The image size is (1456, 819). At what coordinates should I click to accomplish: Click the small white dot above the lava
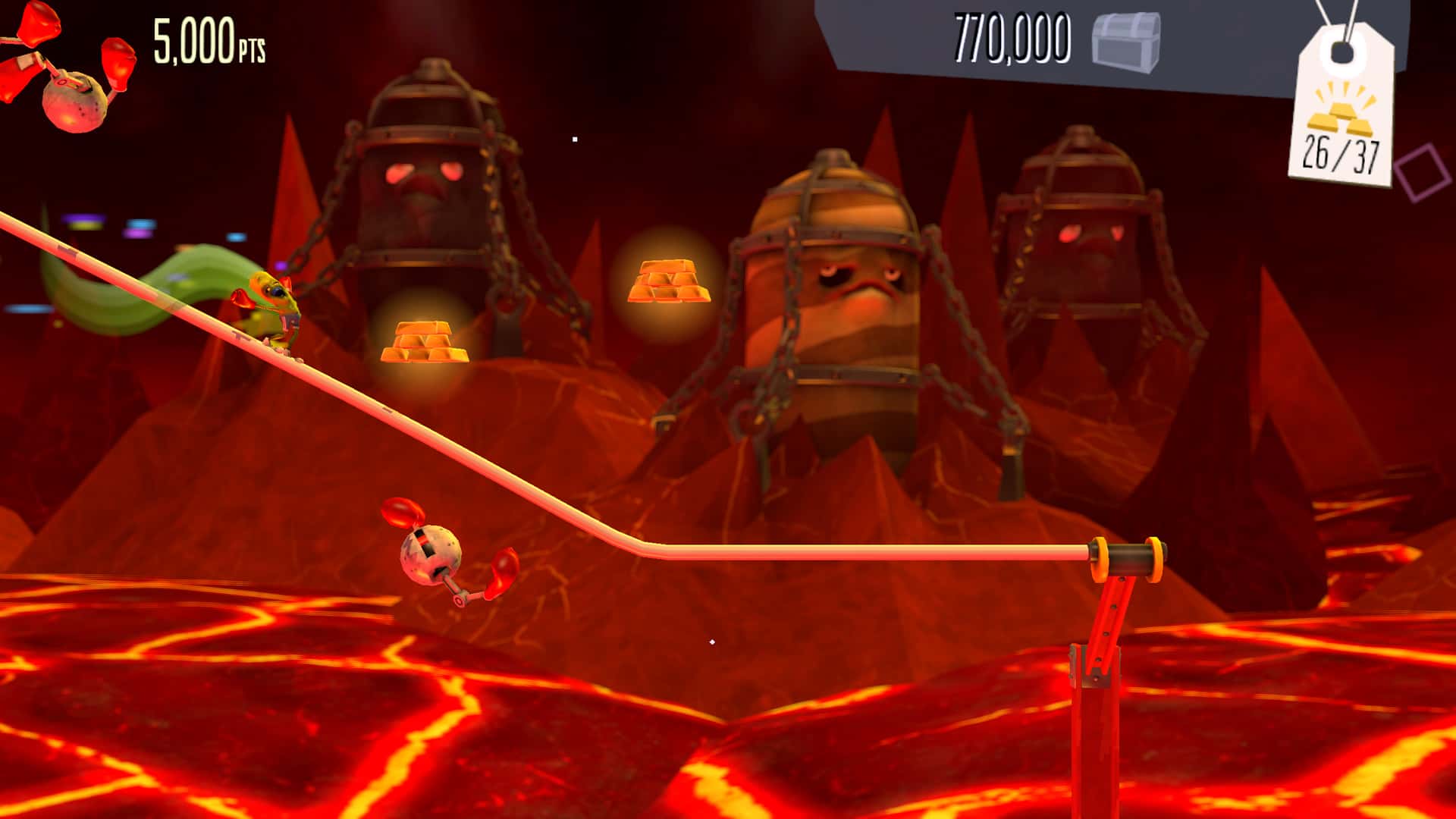[x=711, y=641]
